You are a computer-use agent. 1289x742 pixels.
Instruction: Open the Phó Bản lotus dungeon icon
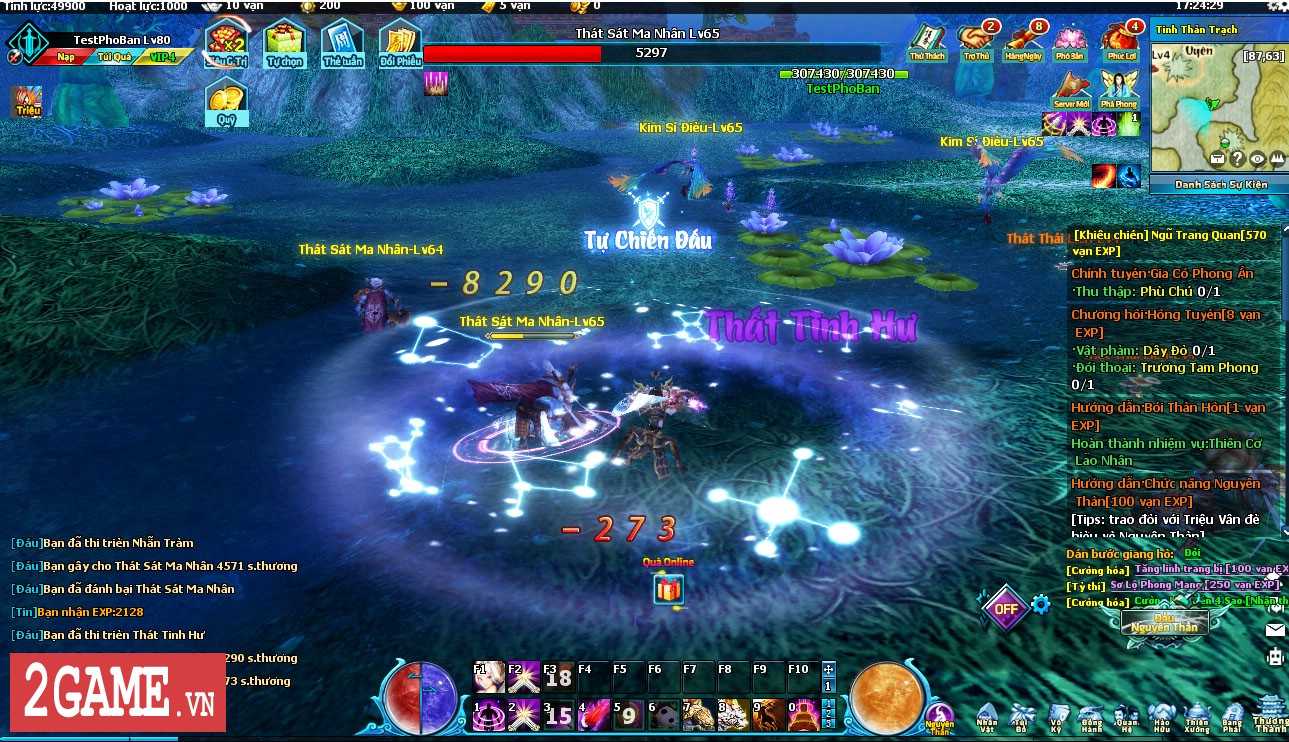coord(1070,41)
